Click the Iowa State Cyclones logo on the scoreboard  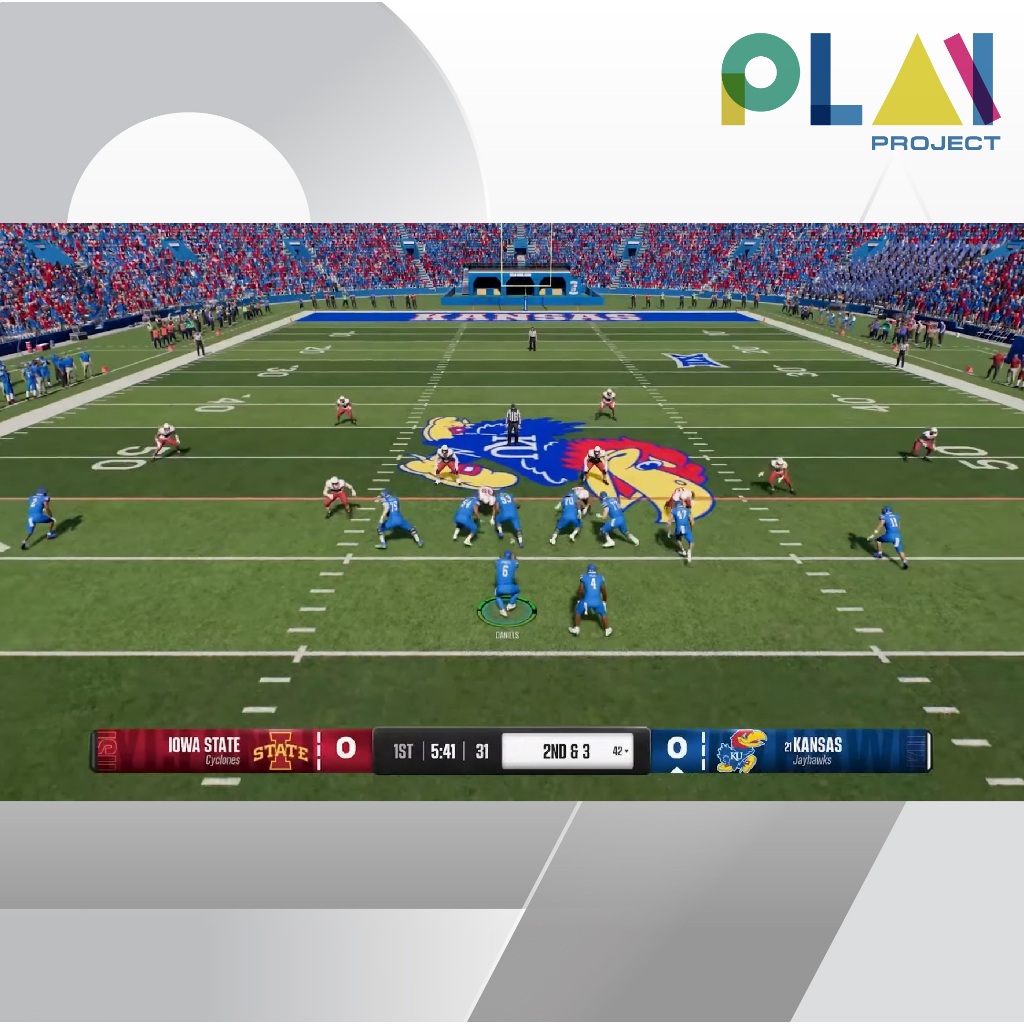click(279, 750)
